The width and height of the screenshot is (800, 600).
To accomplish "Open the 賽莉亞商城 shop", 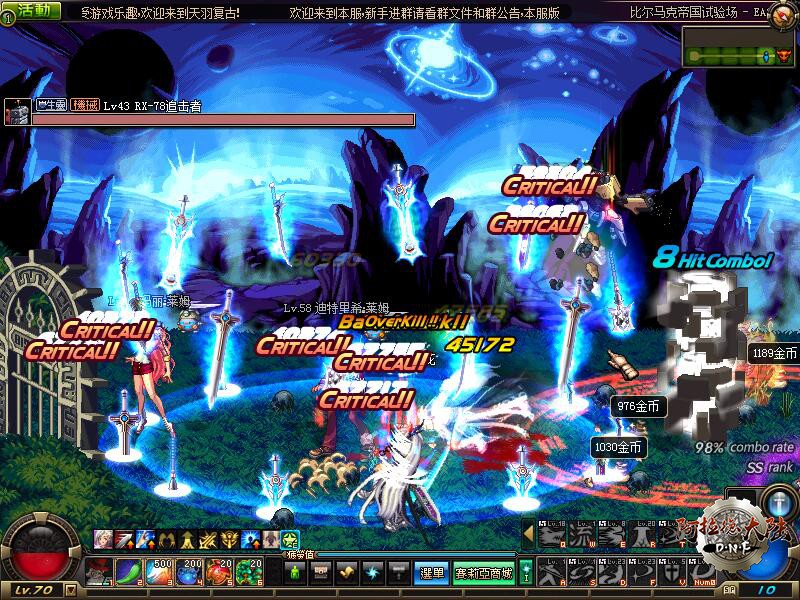I will (483, 573).
